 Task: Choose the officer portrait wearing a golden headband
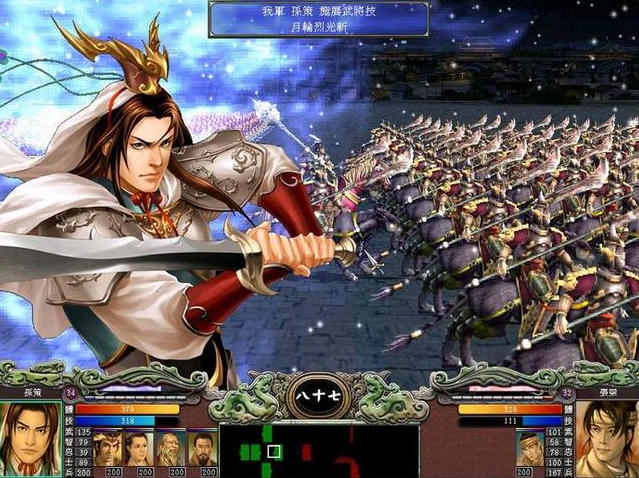tap(106, 447)
